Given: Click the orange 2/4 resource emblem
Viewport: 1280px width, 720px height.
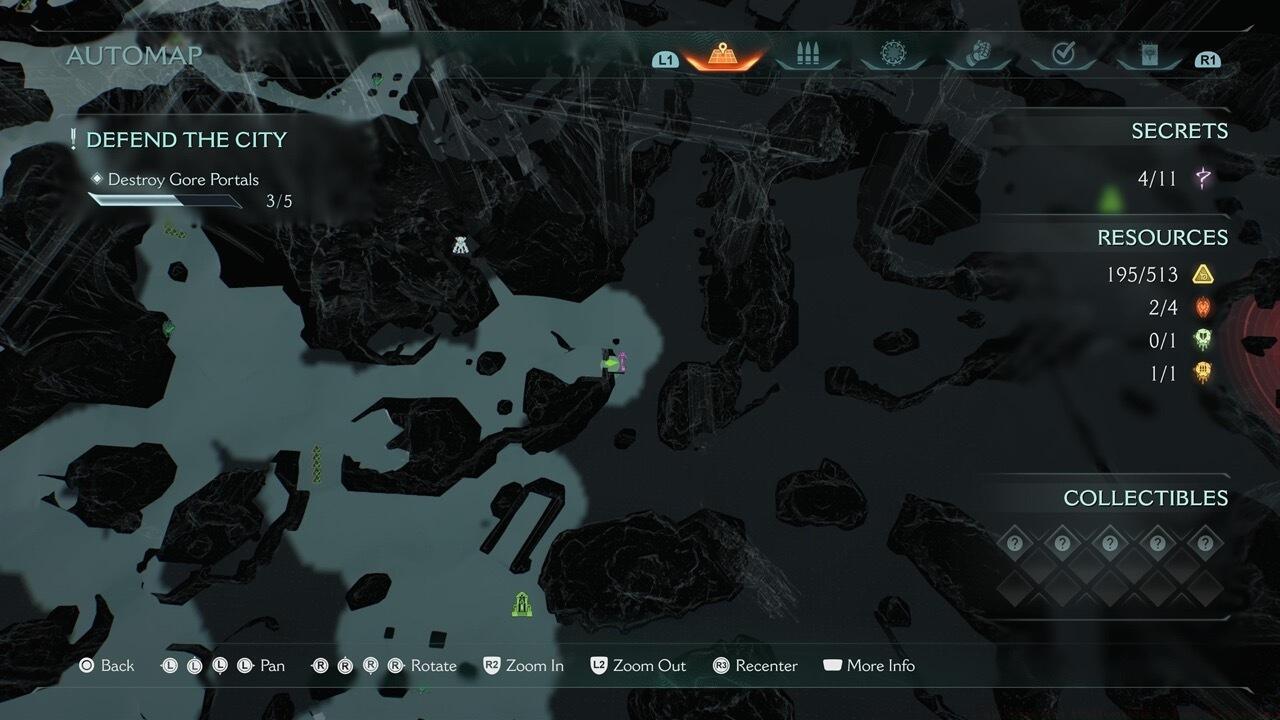Looking at the screenshot, I should point(1203,307).
